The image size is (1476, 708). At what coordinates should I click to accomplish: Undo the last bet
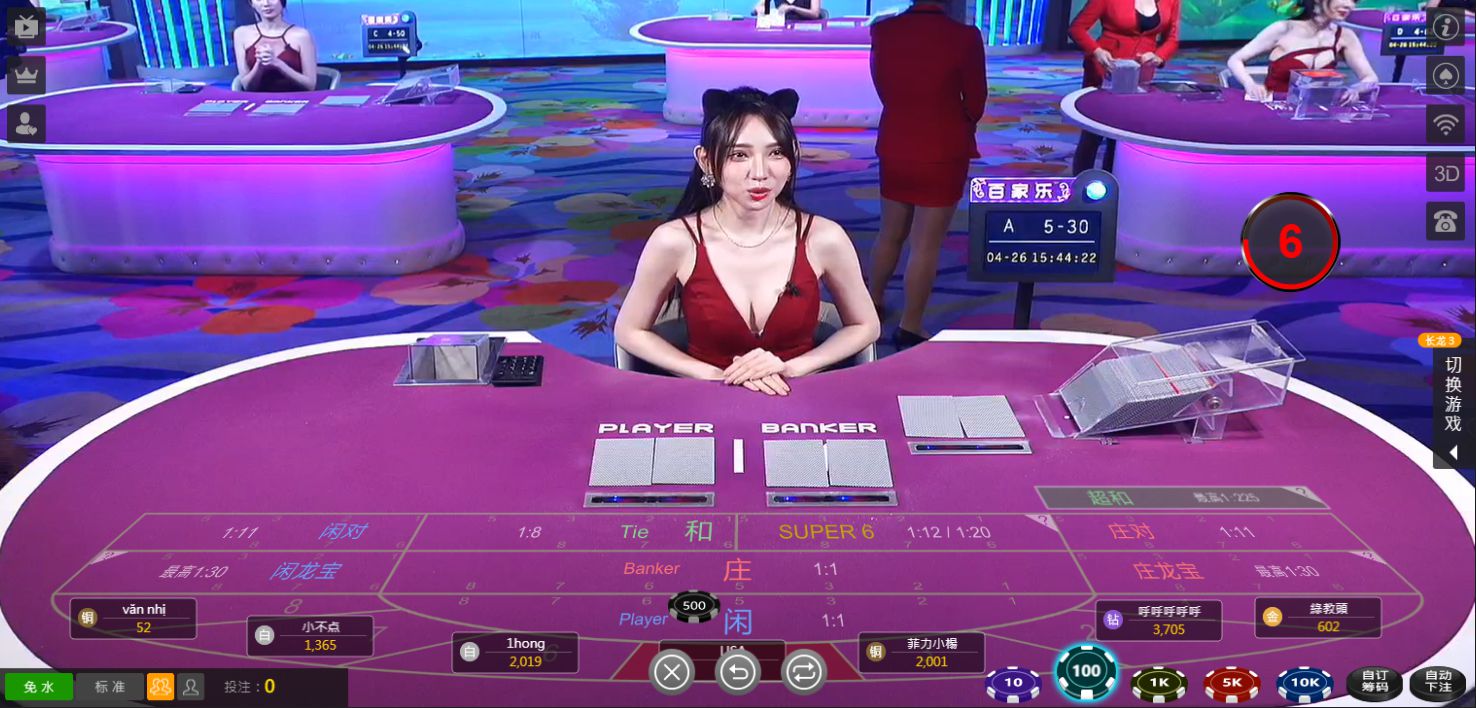pyautogui.click(x=738, y=673)
